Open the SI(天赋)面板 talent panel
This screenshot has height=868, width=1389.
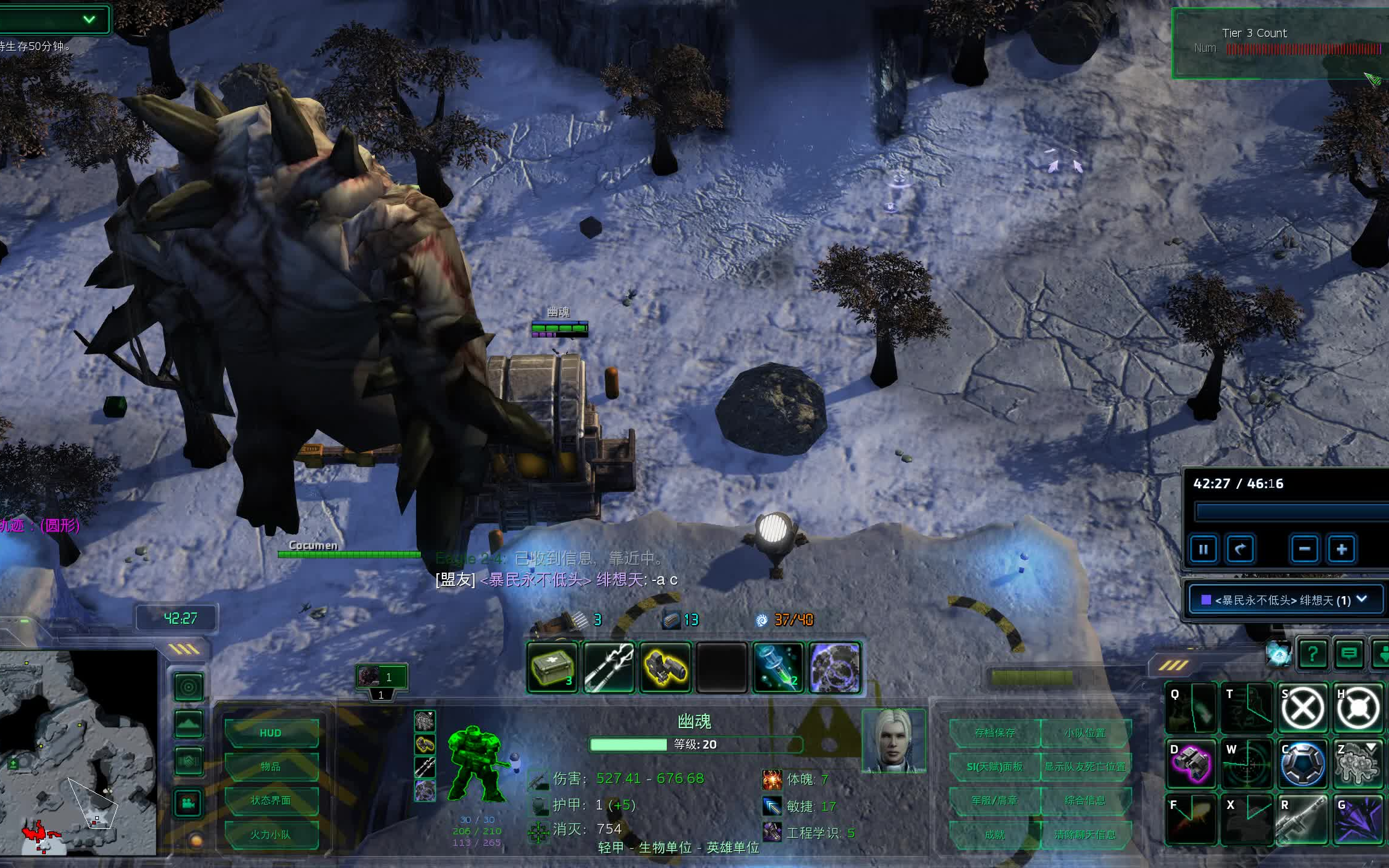pyautogui.click(x=995, y=767)
